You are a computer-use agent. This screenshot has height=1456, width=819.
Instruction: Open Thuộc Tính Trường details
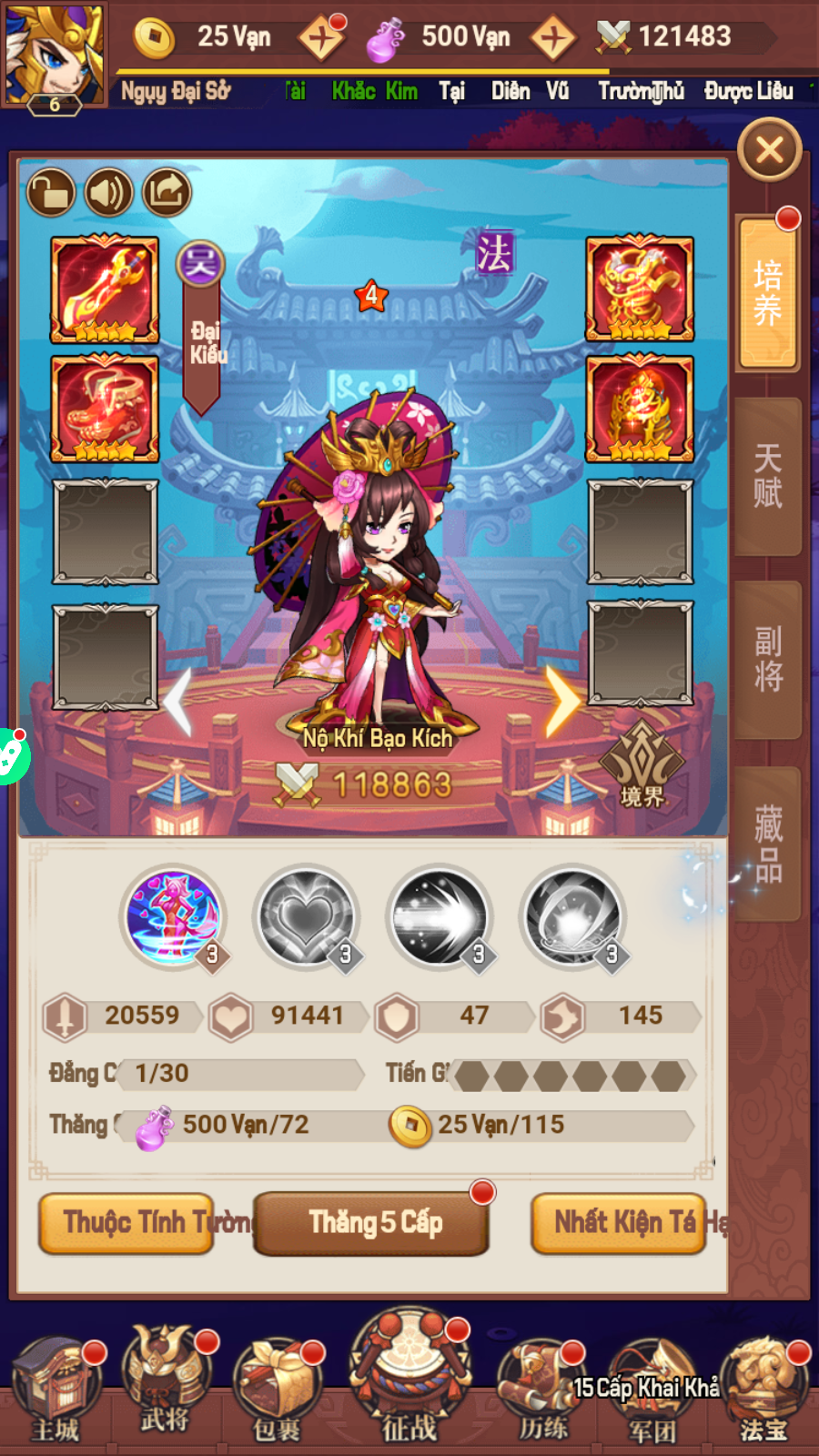point(127,1223)
